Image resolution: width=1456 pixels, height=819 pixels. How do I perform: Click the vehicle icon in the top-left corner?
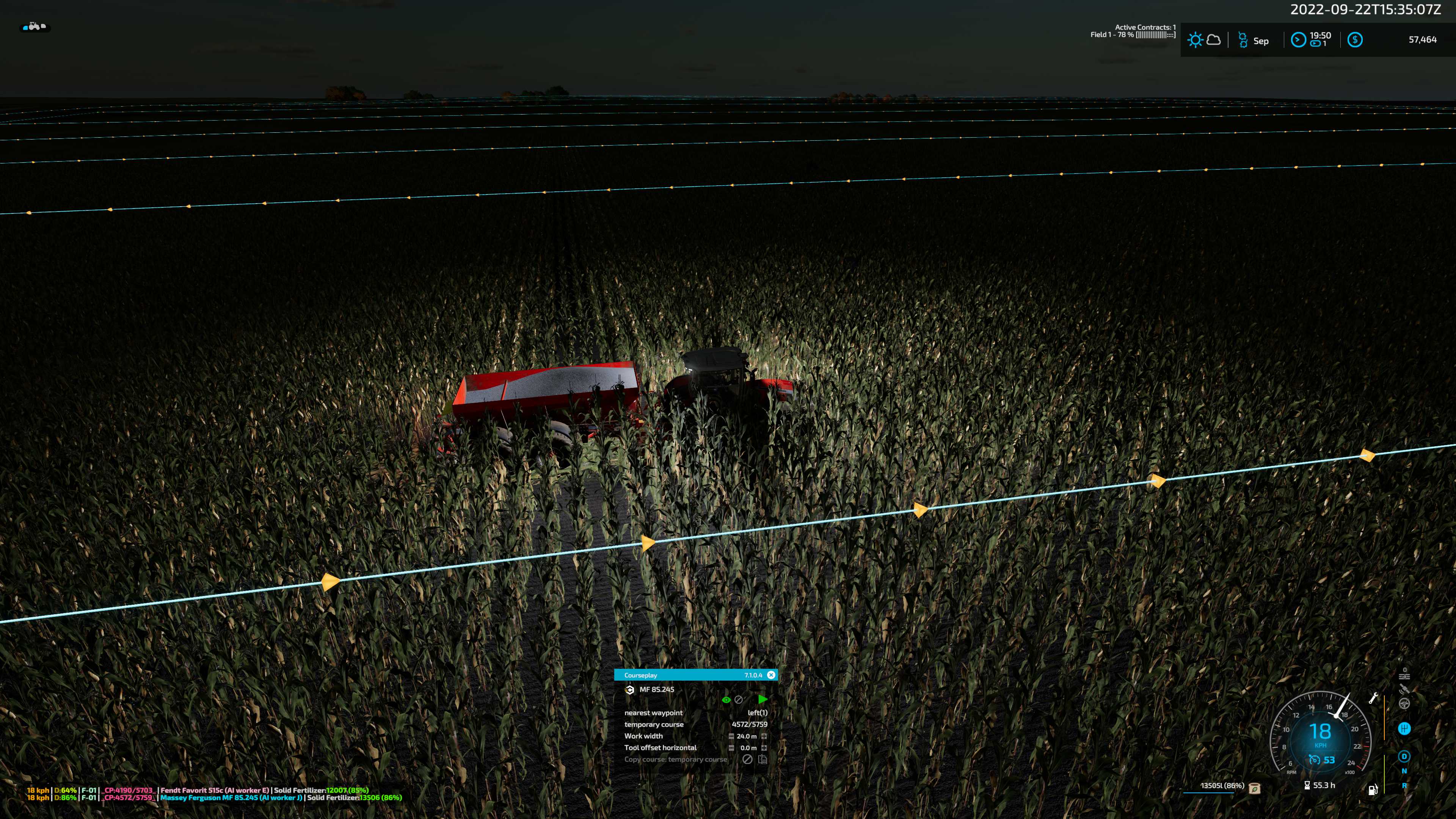click(35, 27)
